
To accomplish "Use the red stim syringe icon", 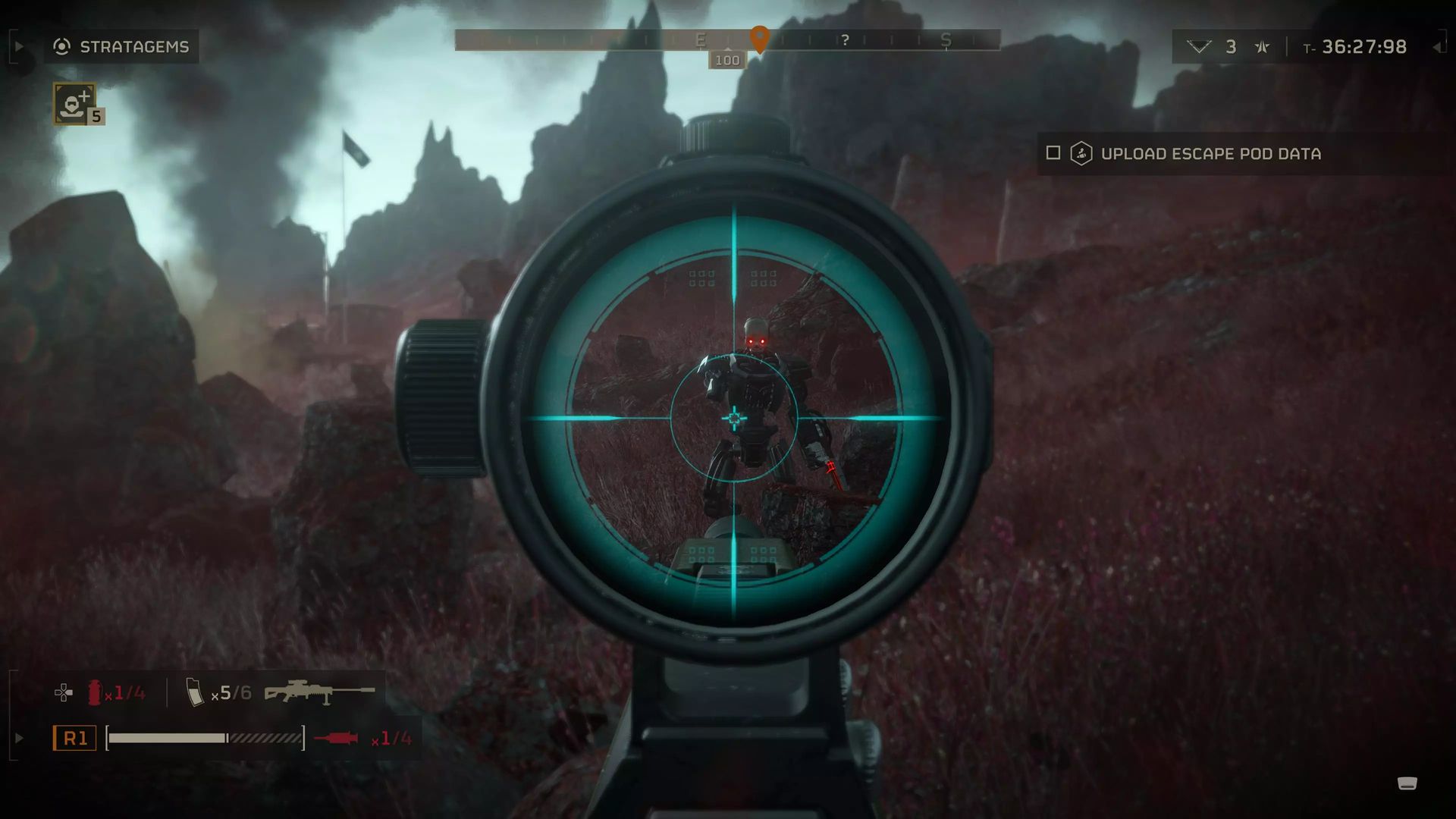I will point(336,738).
